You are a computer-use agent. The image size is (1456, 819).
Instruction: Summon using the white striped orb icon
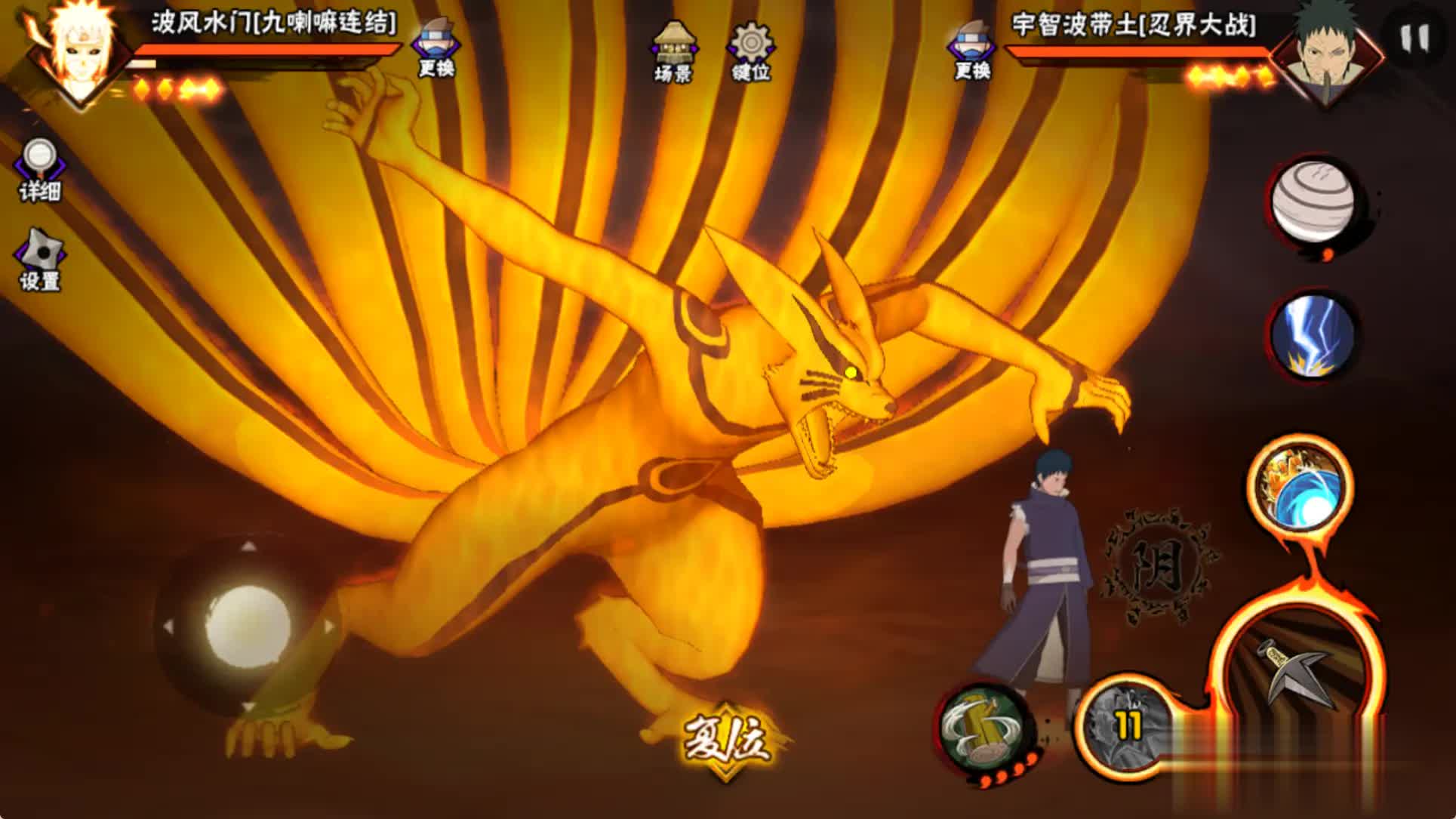tap(1313, 202)
